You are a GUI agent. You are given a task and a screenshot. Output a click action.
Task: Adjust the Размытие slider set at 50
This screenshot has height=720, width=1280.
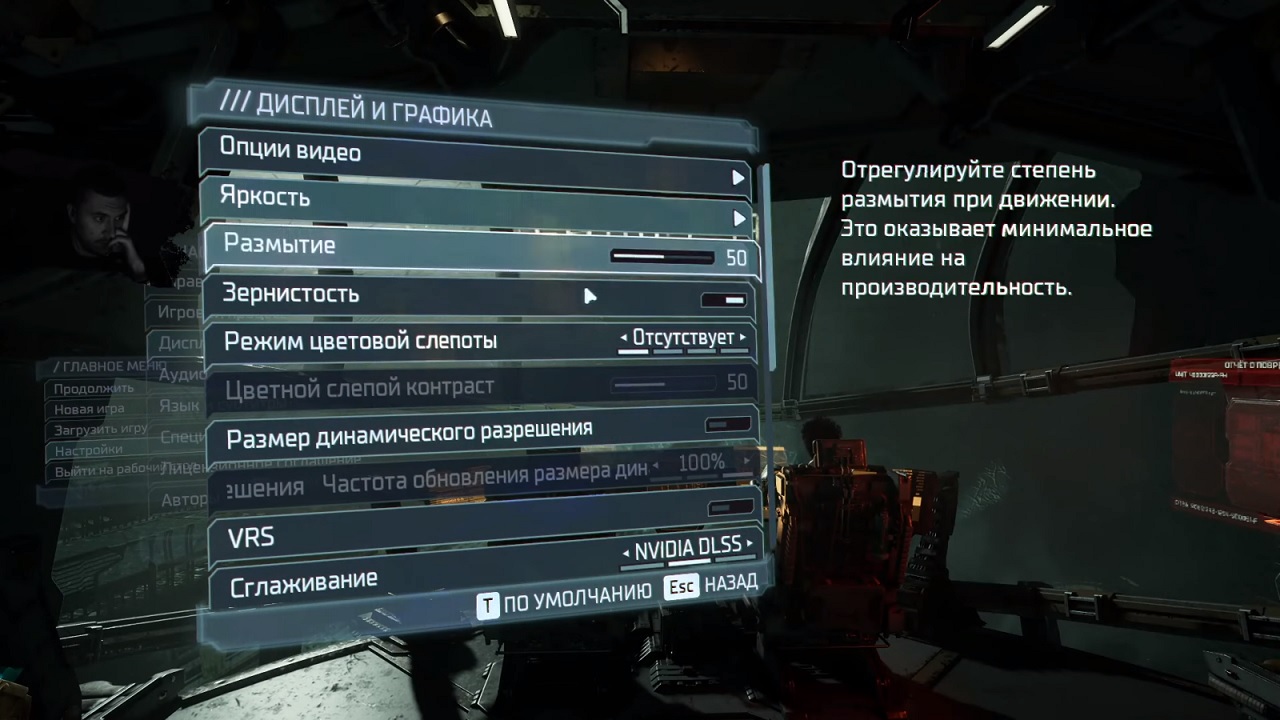663,256
